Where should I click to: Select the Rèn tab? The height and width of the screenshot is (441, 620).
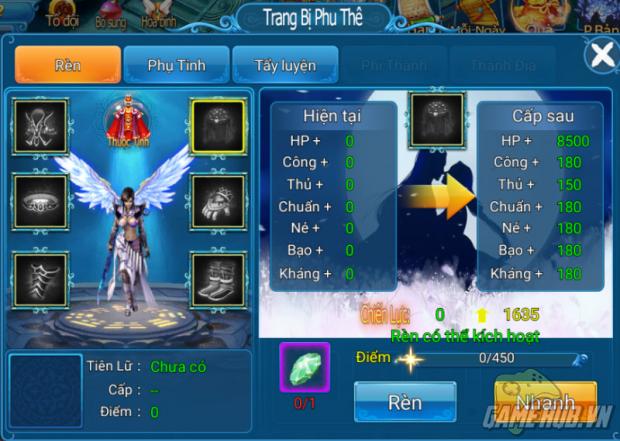(67, 65)
